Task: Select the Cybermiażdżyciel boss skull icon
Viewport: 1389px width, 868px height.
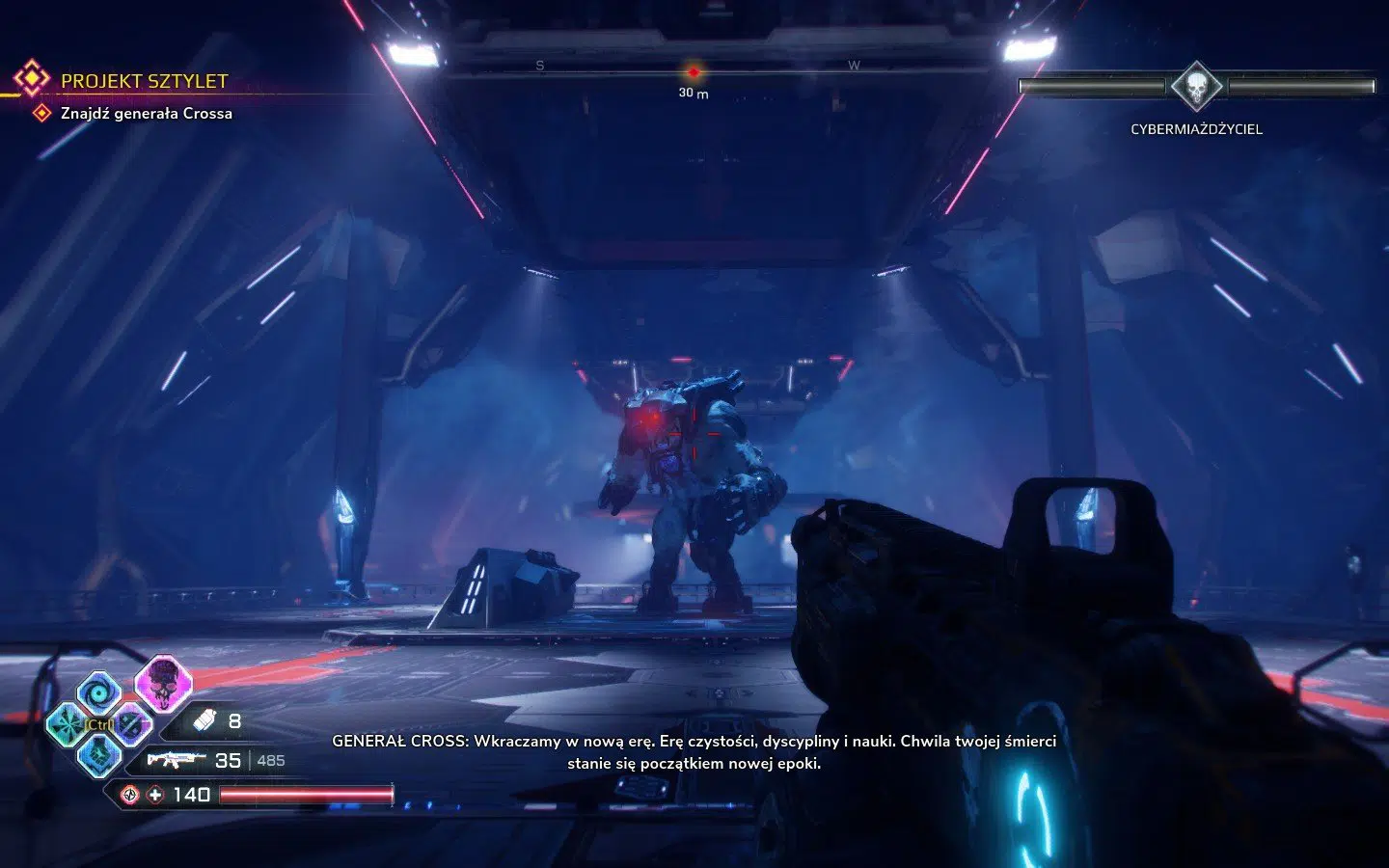Action: coord(1196,87)
